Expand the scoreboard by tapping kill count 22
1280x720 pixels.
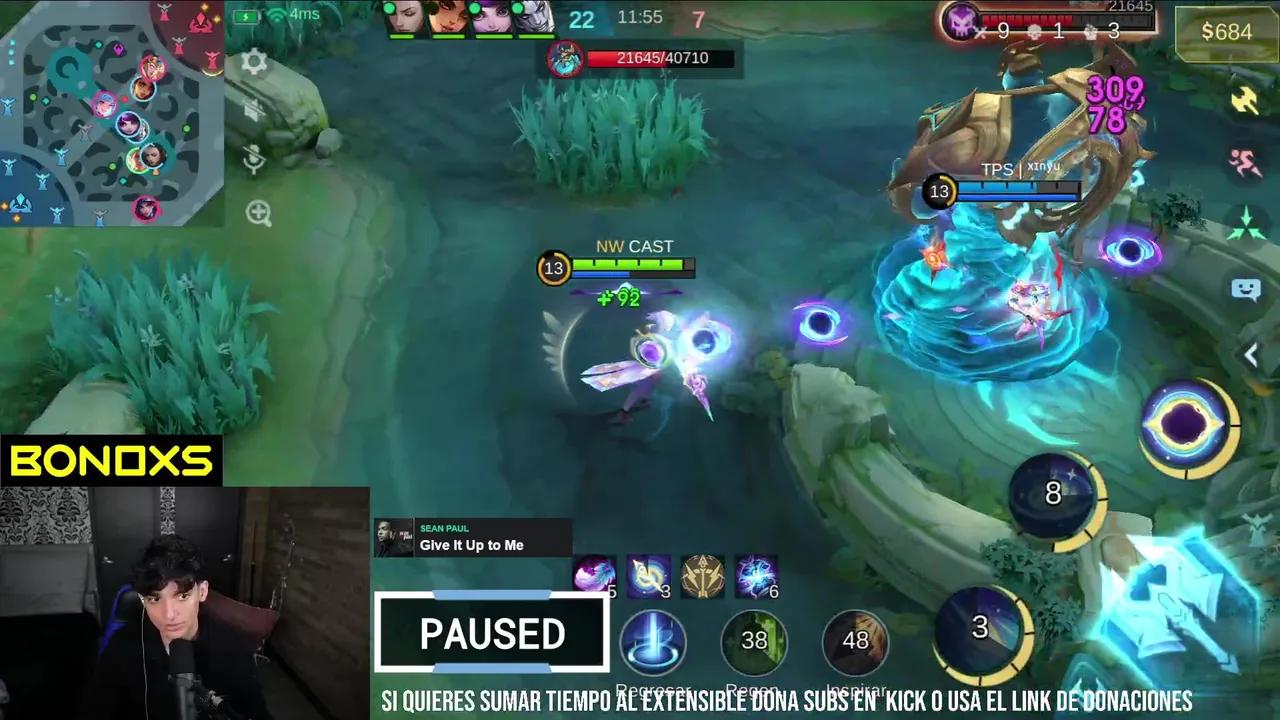click(x=581, y=20)
